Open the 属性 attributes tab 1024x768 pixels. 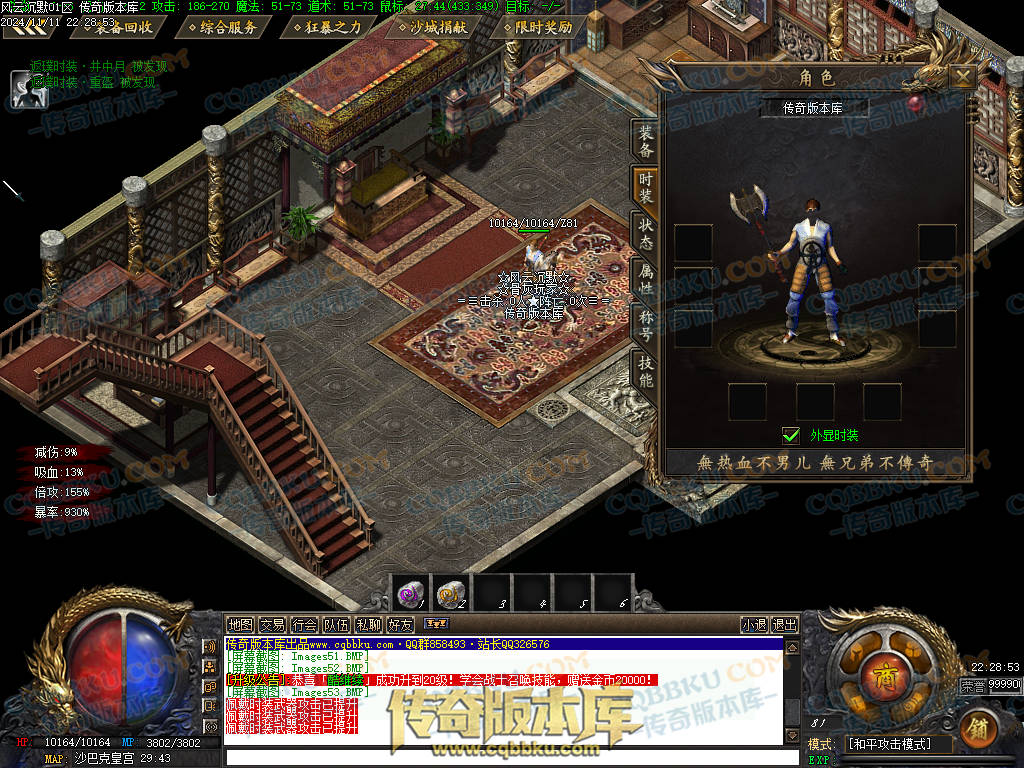(x=646, y=279)
